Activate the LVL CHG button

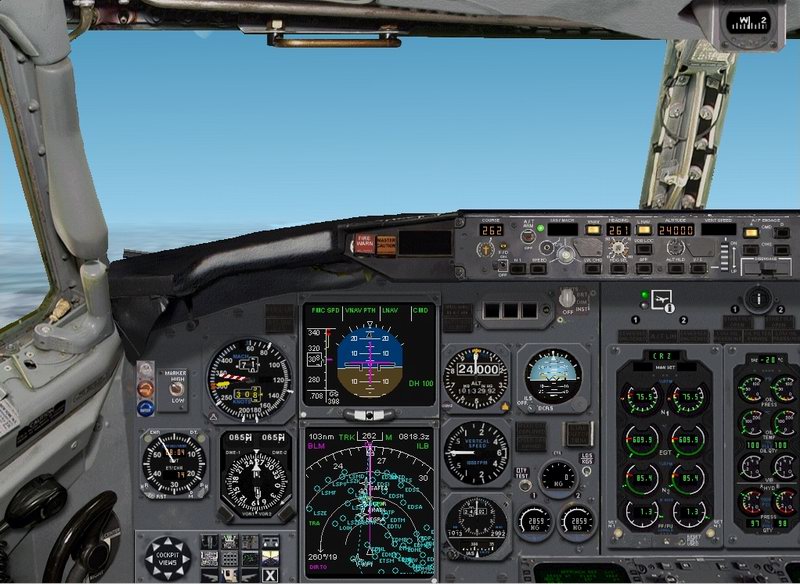click(x=594, y=266)
